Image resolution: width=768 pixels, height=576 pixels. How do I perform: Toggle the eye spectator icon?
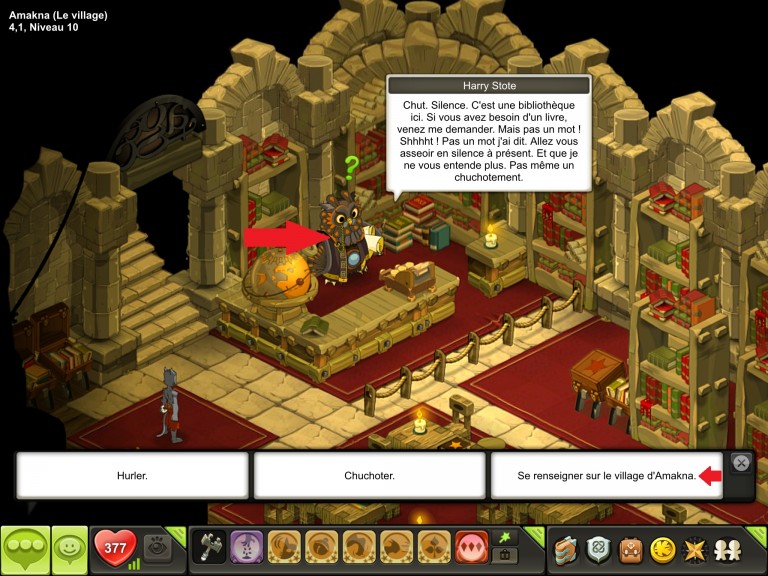[155, 547]
